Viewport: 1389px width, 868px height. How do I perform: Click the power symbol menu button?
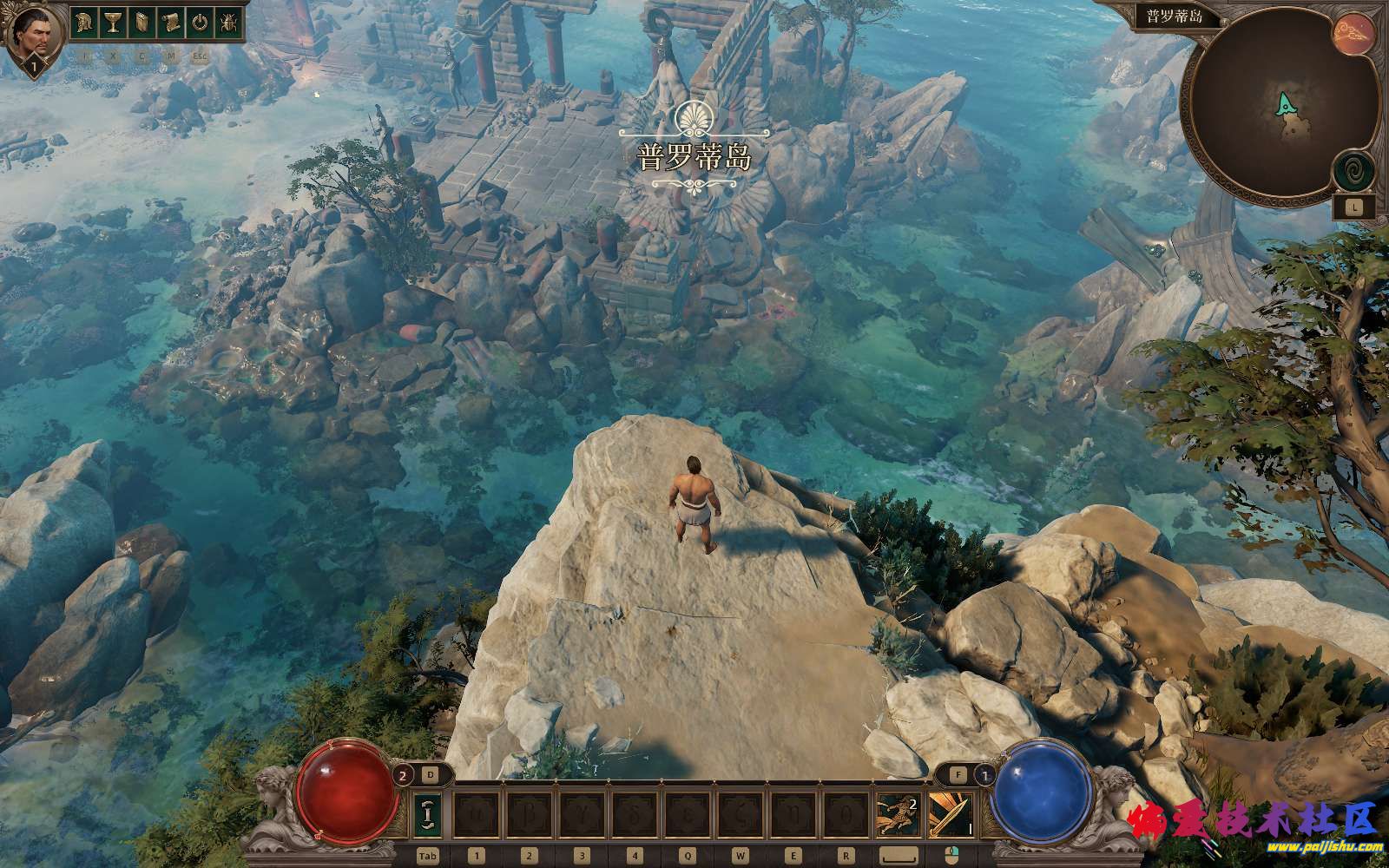[x=200, y=23]
